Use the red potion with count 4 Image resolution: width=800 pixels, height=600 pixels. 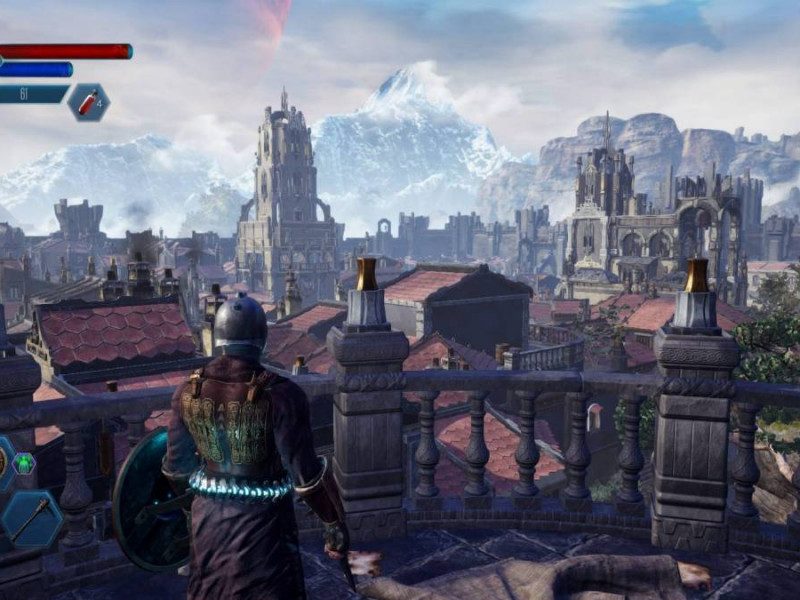pyautogui.click(x=88, y=102)
